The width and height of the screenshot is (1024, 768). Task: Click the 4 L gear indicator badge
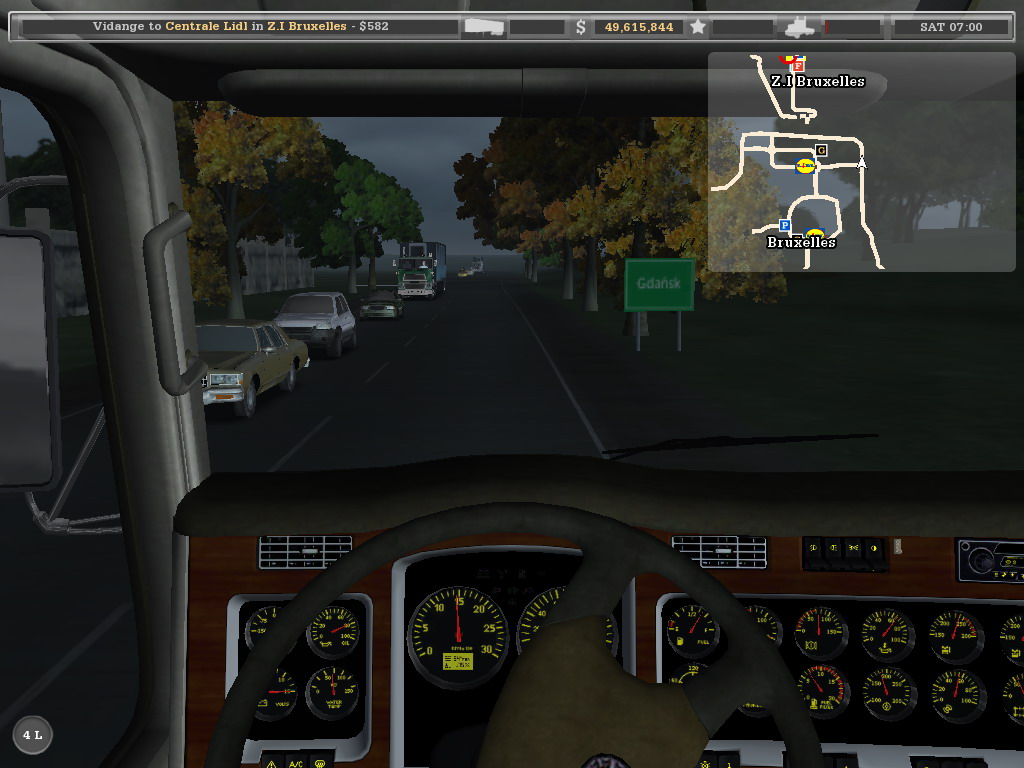[32, 735]
